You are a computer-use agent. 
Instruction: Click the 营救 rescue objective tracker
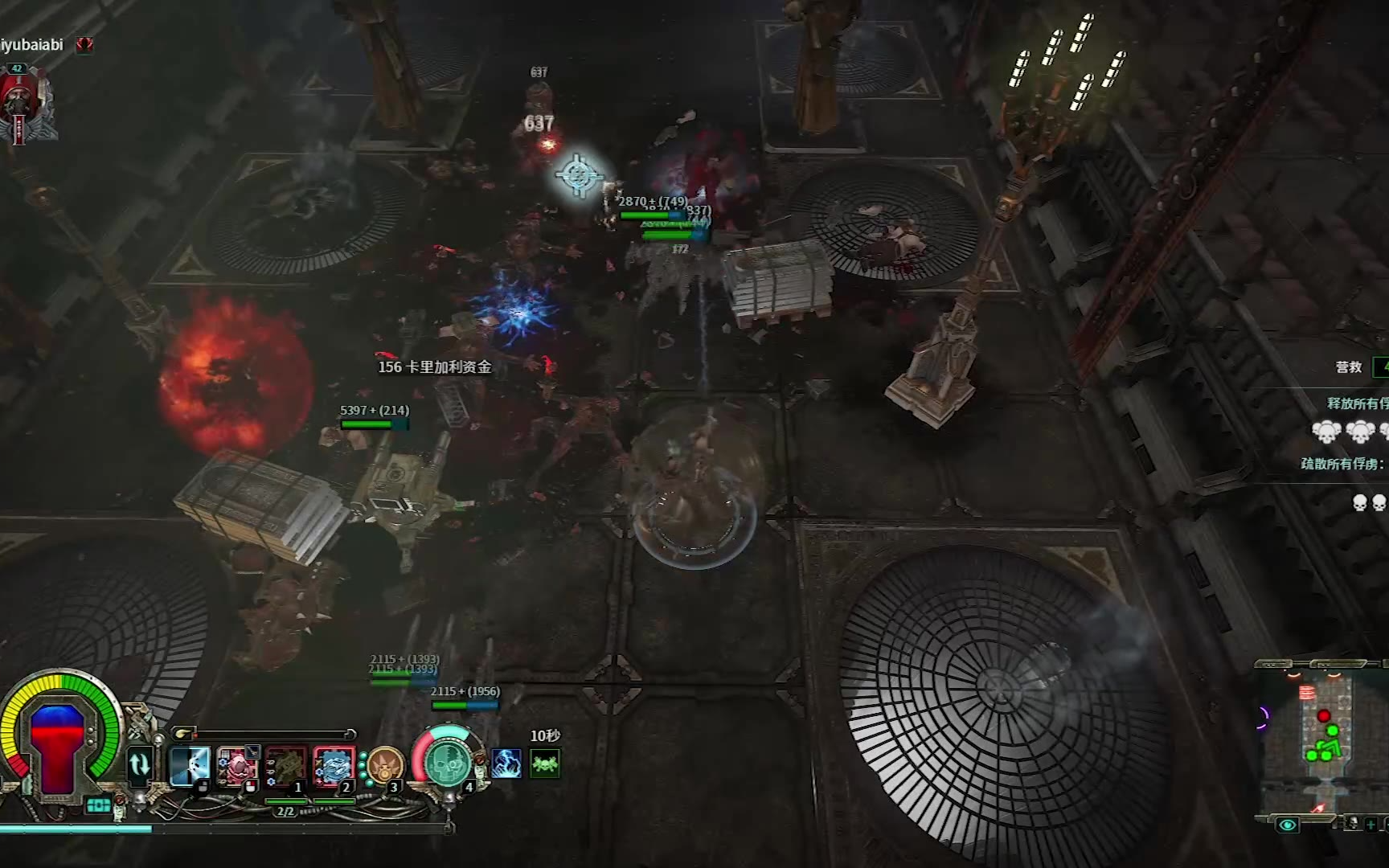coord(1349,367)
